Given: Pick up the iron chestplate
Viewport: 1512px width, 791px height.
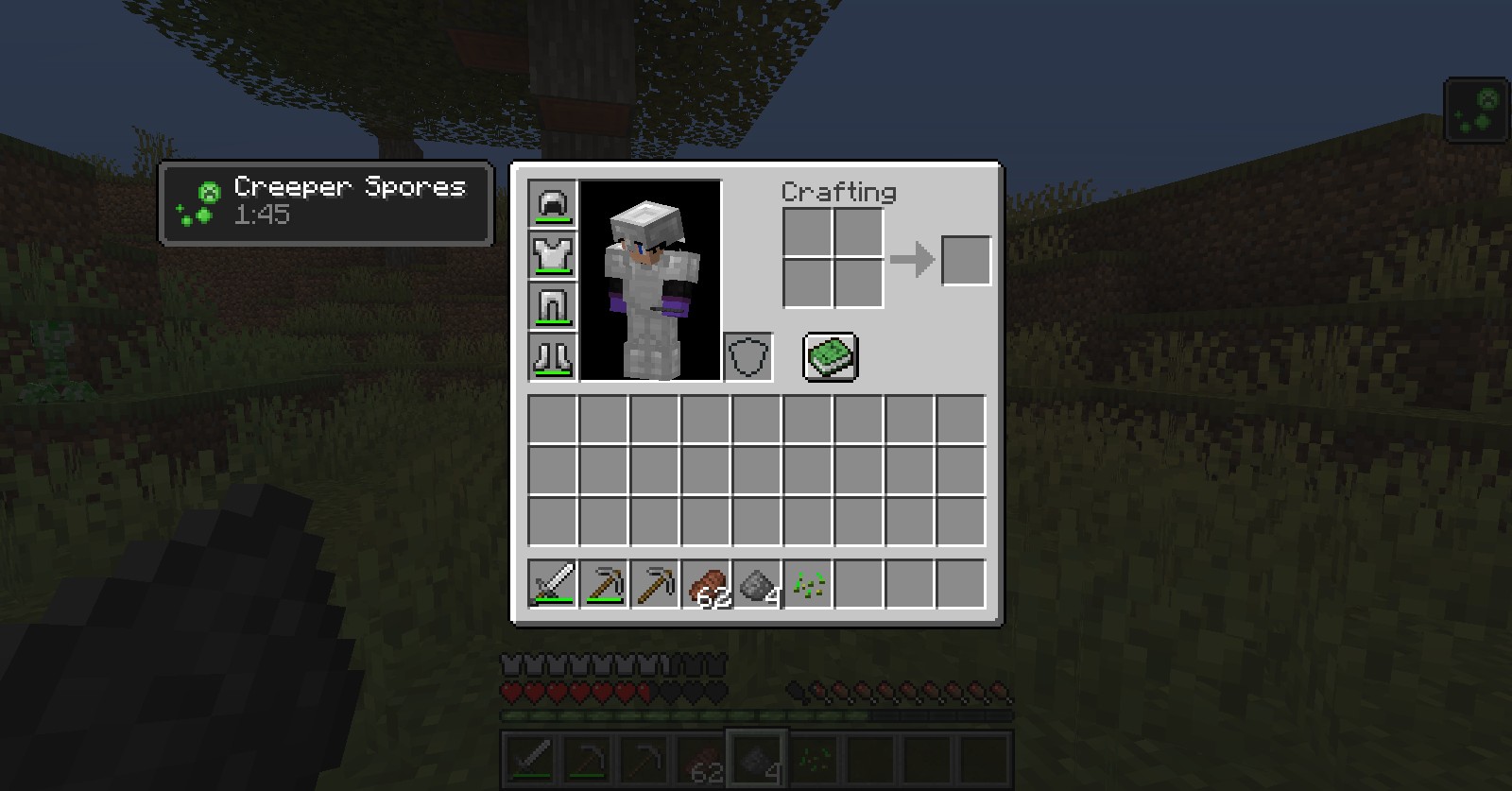Looking at the screenshot, I should (552, 255).
